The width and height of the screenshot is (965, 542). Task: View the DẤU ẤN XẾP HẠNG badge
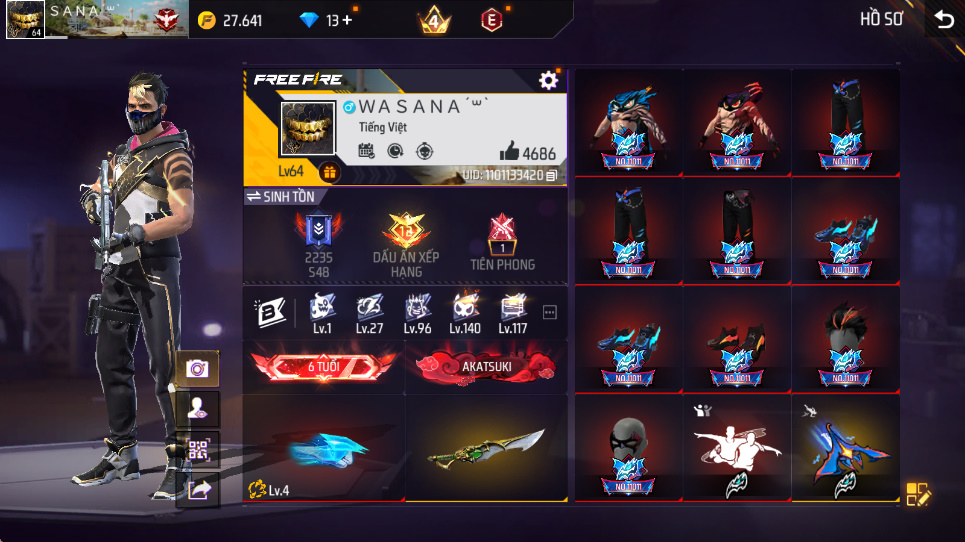click(x=406, y=242)
